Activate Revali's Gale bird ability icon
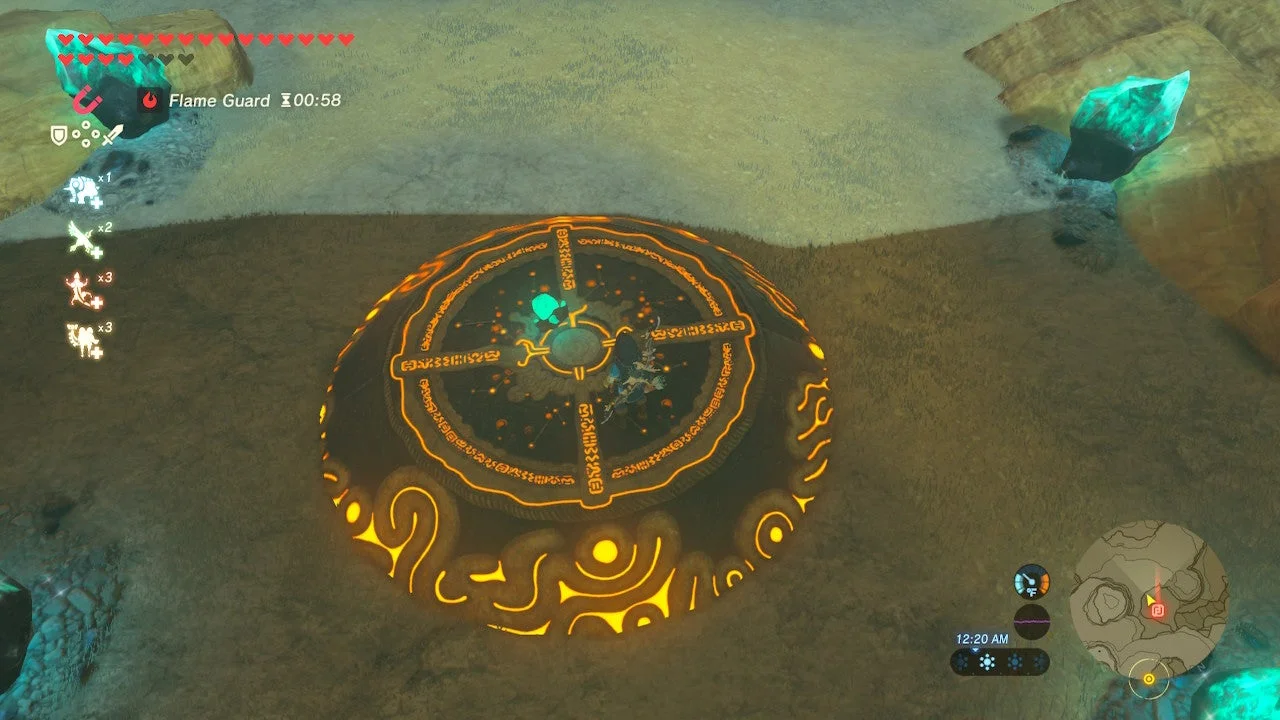The width and height of the screenshot is (1280, 720). (85, 242)
